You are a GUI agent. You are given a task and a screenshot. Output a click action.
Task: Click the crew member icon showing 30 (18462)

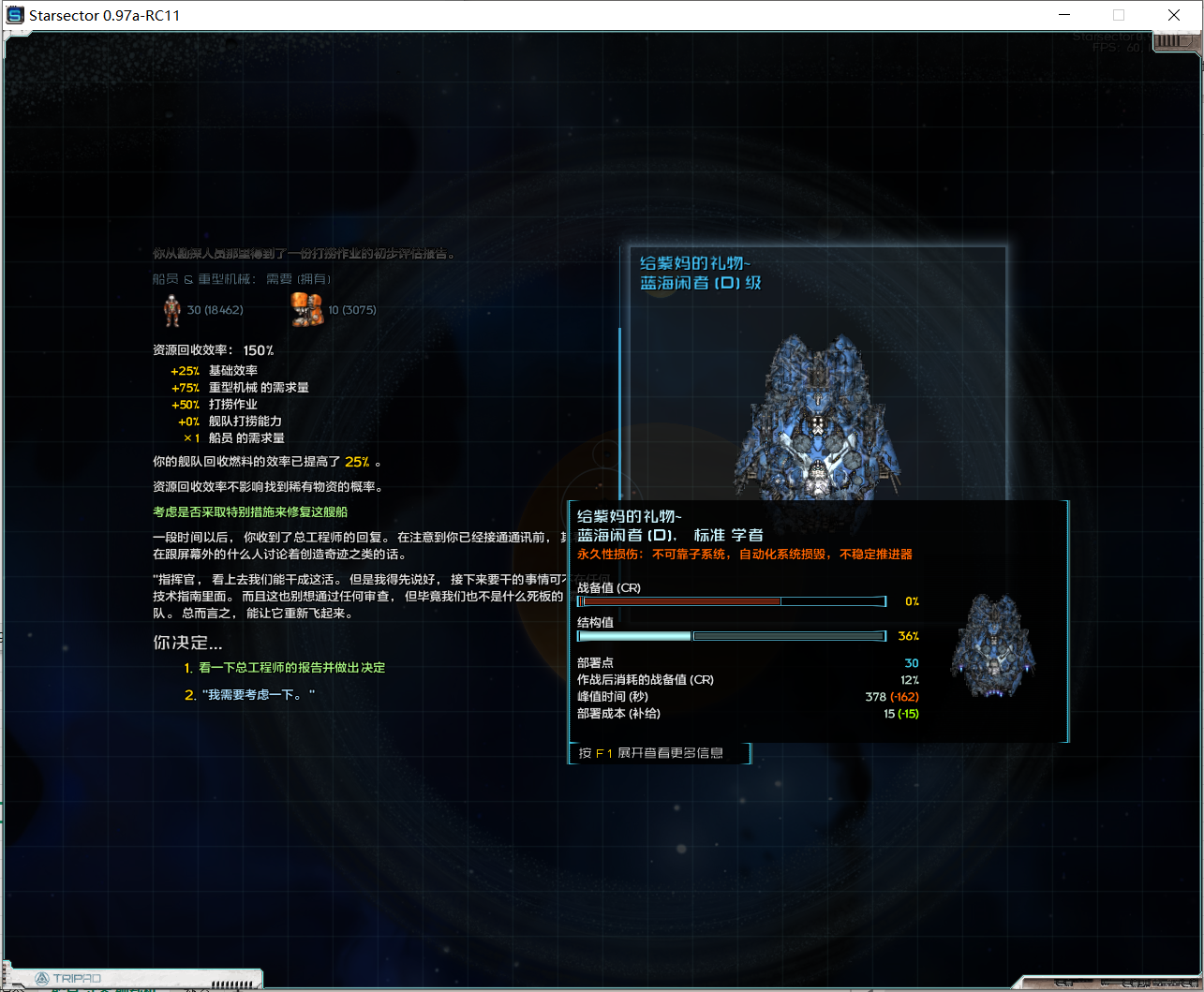coord(173,308)
